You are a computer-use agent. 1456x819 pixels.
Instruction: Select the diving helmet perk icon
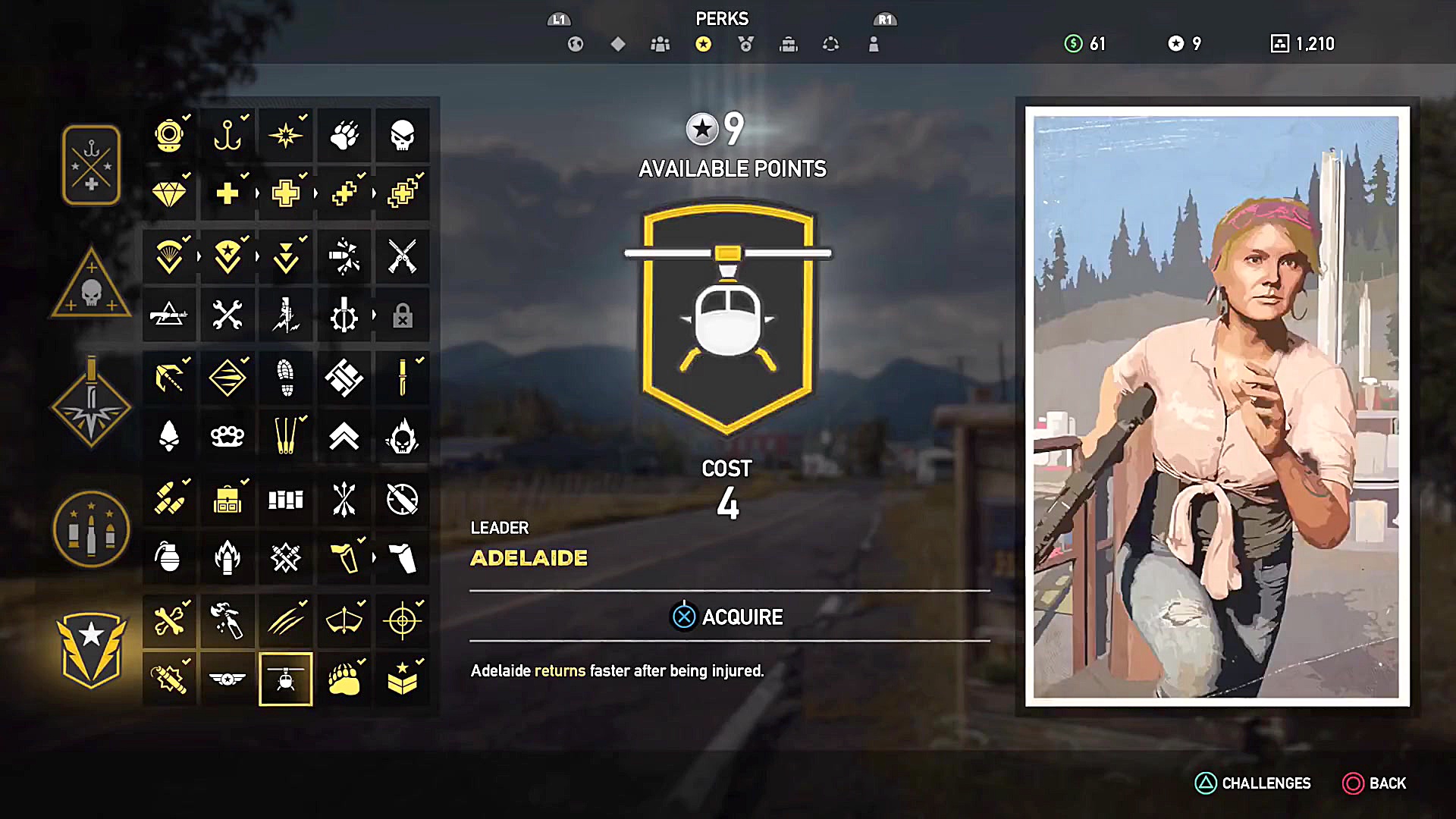click(169, 135)
